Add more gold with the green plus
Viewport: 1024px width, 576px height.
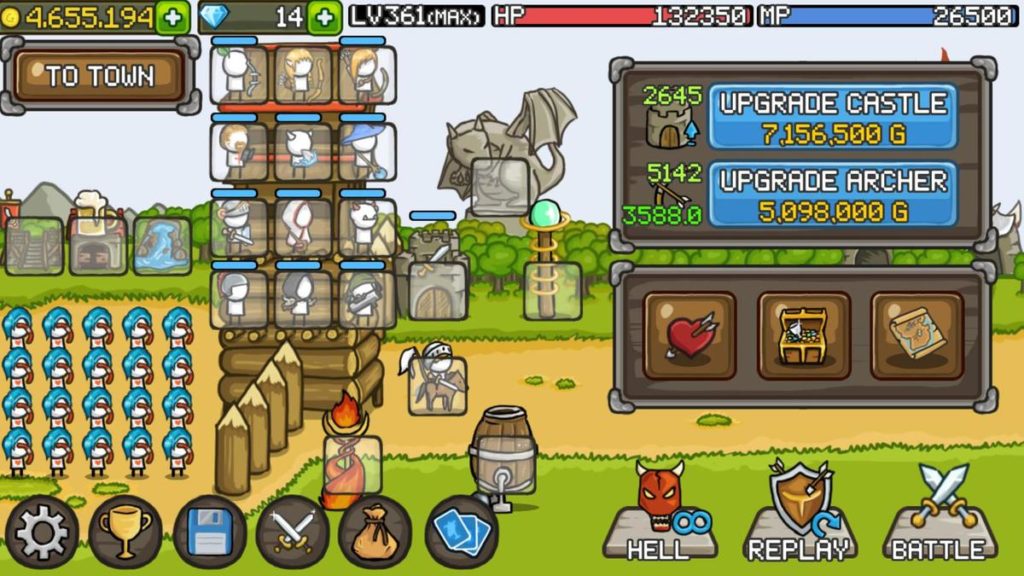[x=172, y=17]
